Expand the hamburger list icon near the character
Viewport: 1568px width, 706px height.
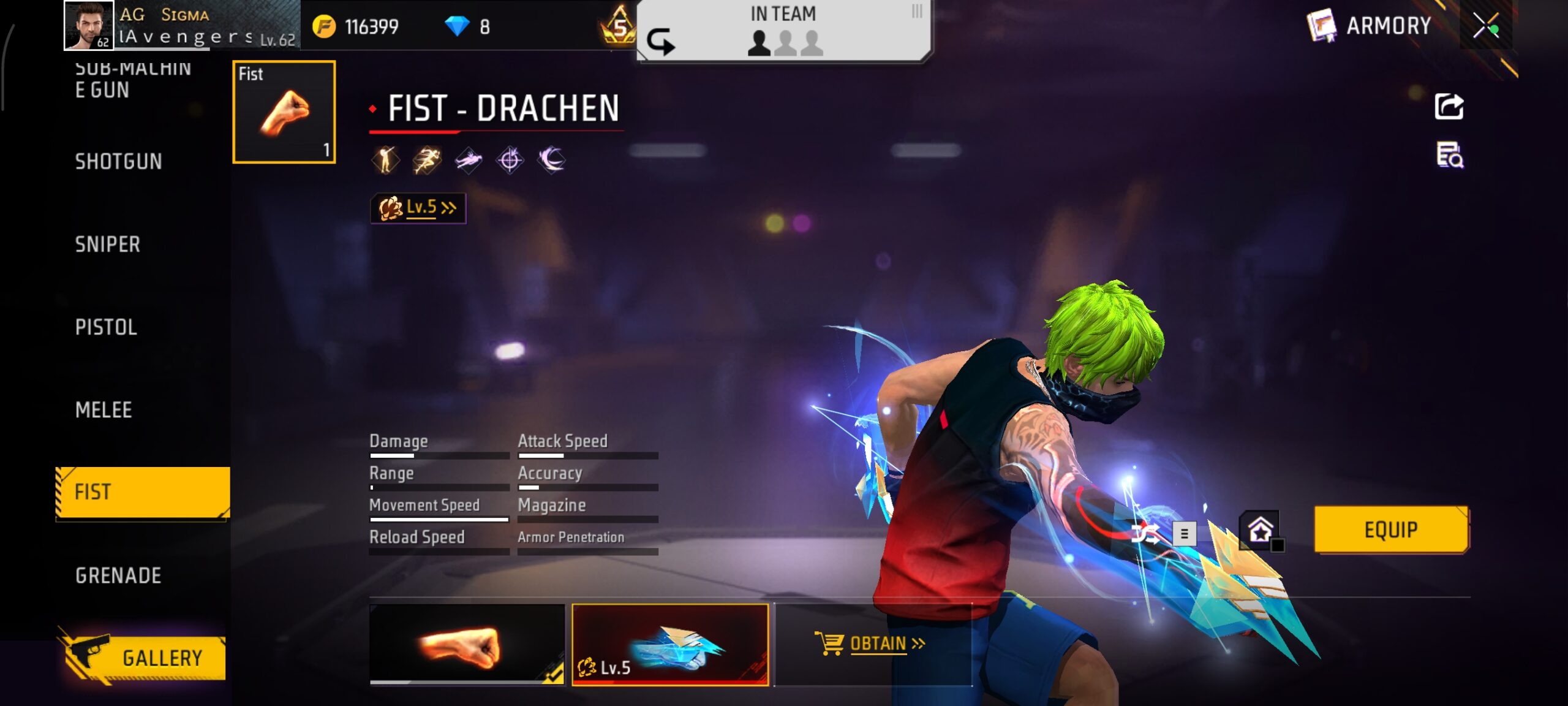(x=1186, y=533)
